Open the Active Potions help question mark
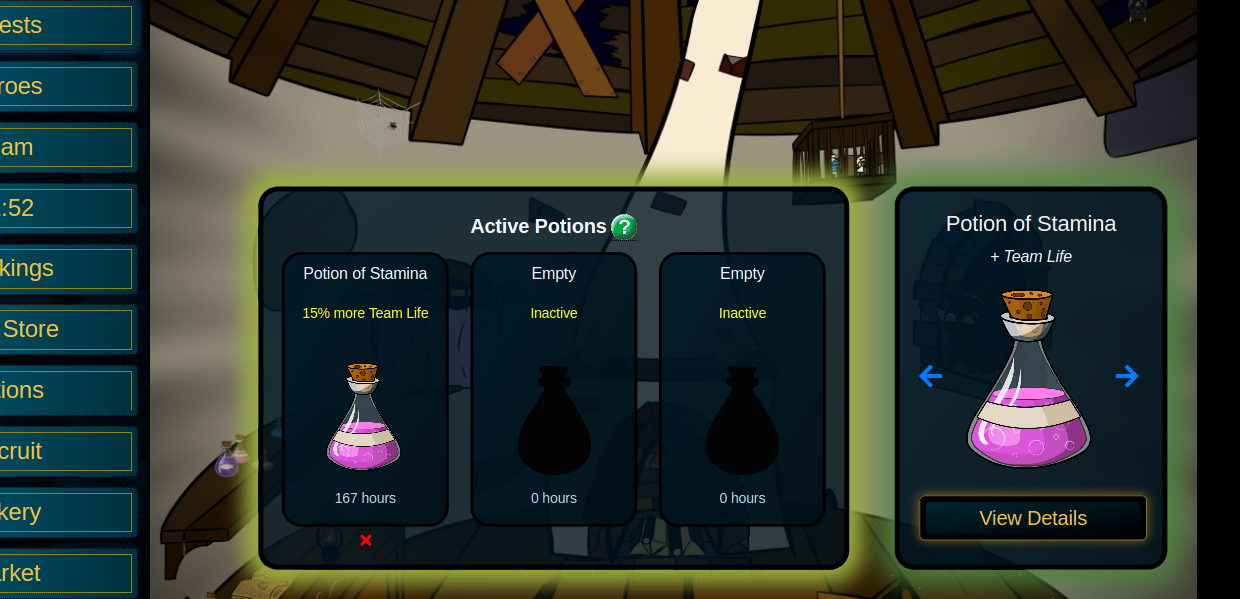The width and height of the screenshot is (1240, 599). point(624,227)
